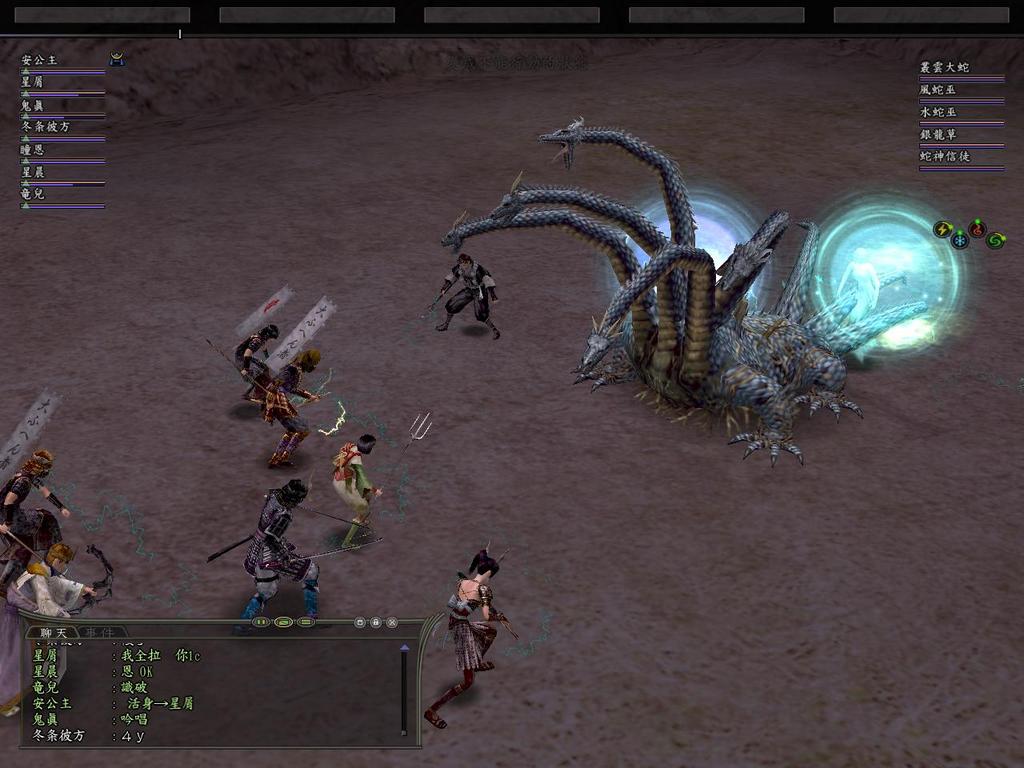Close the chat window with X button
1024x768 pixels.
coord(392,622)
